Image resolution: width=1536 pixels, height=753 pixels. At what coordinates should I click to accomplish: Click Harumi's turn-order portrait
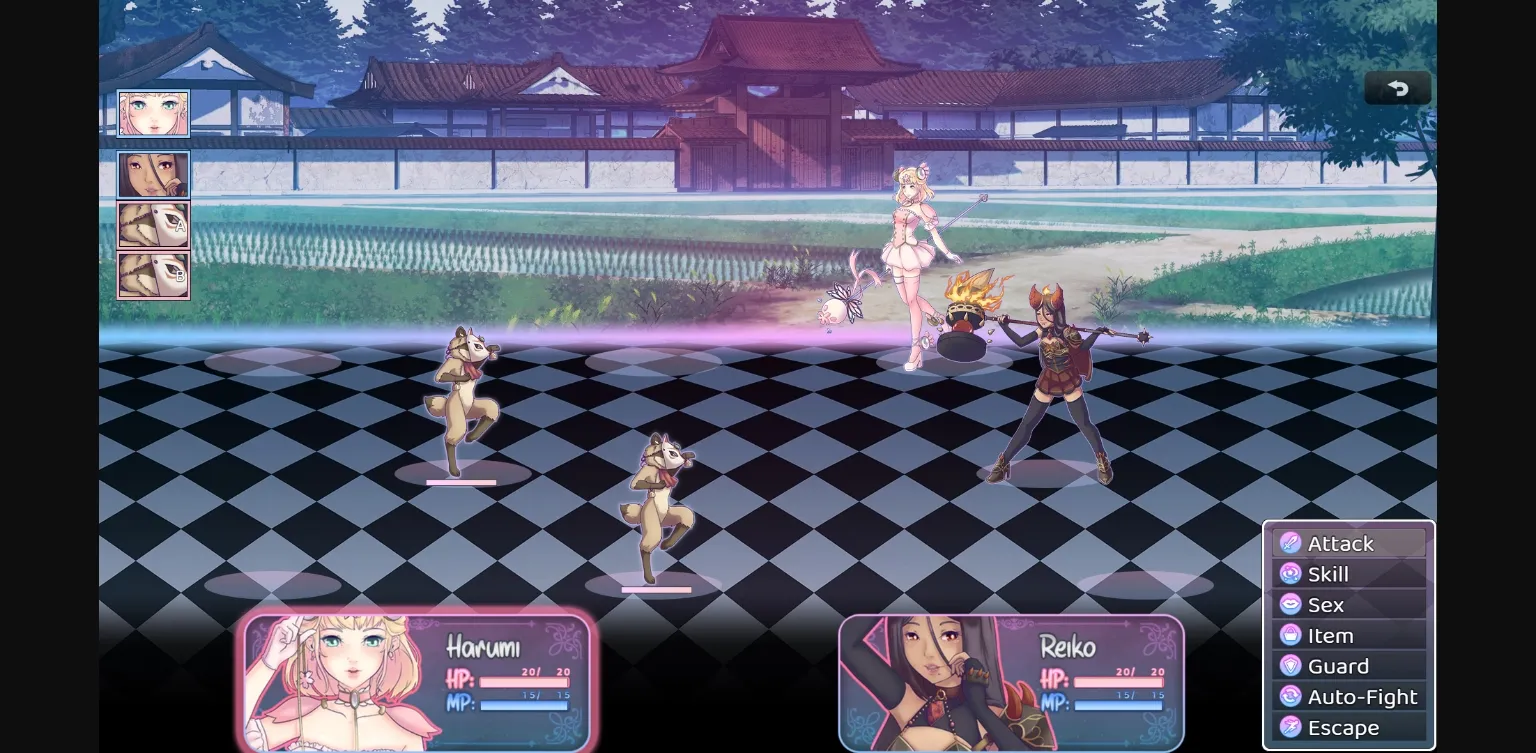point(153,112)
